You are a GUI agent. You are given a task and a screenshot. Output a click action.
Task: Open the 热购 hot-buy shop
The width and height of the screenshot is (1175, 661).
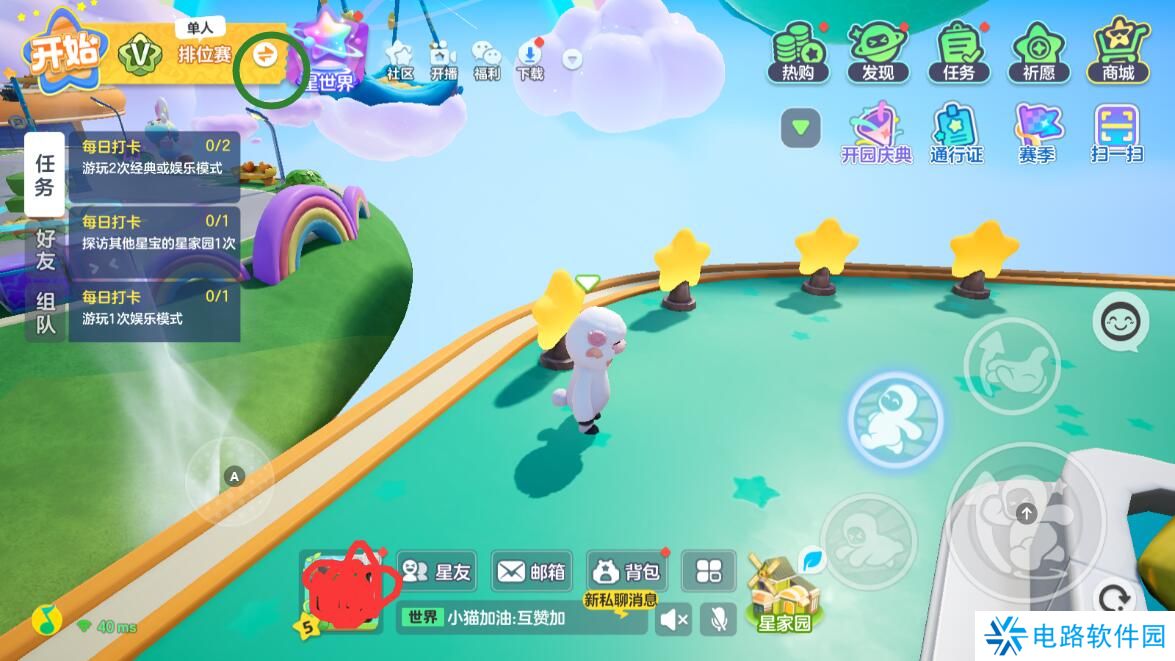(797, 52)
